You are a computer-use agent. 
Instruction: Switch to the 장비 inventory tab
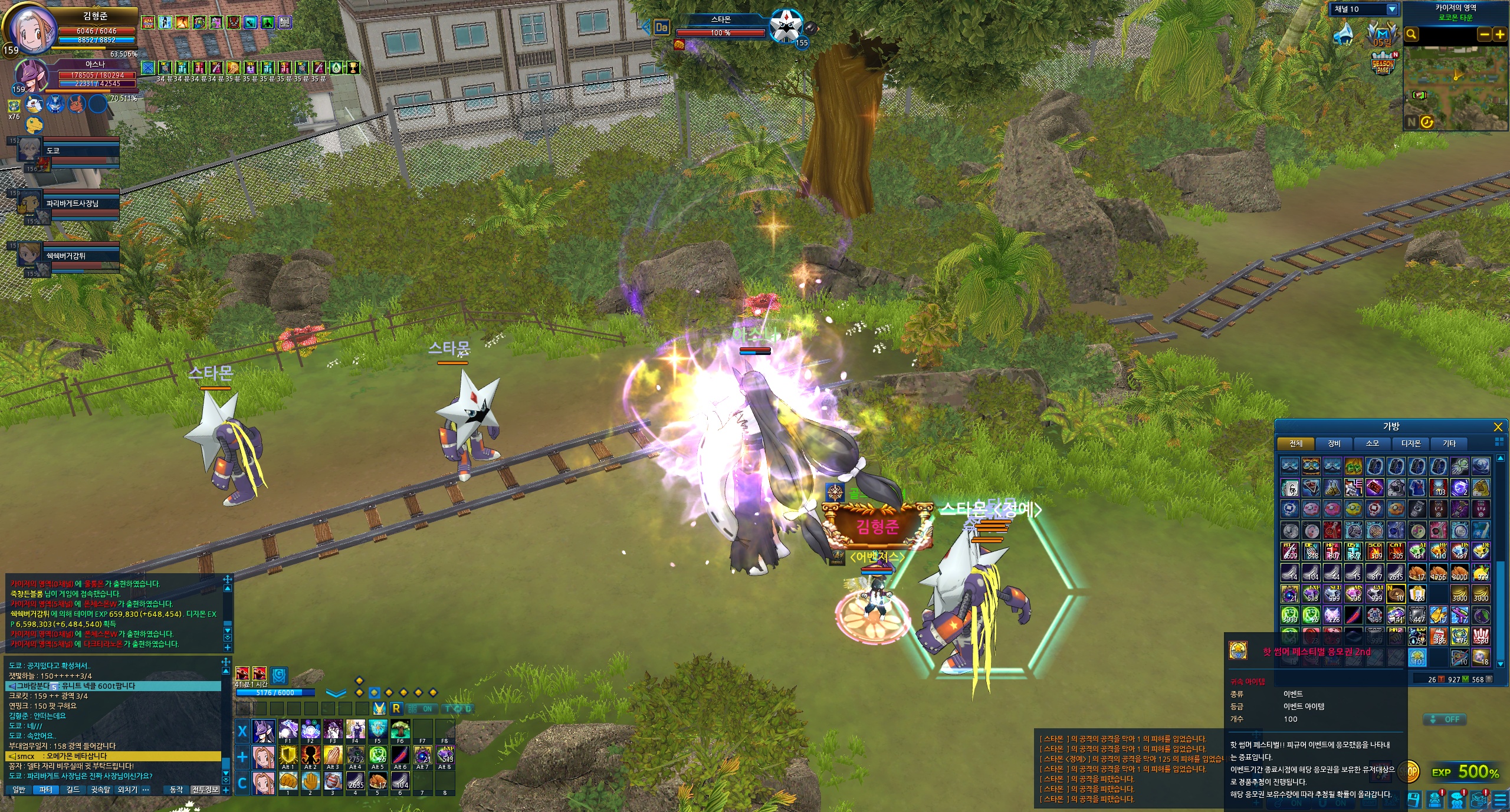click(x=1334, y=443)
